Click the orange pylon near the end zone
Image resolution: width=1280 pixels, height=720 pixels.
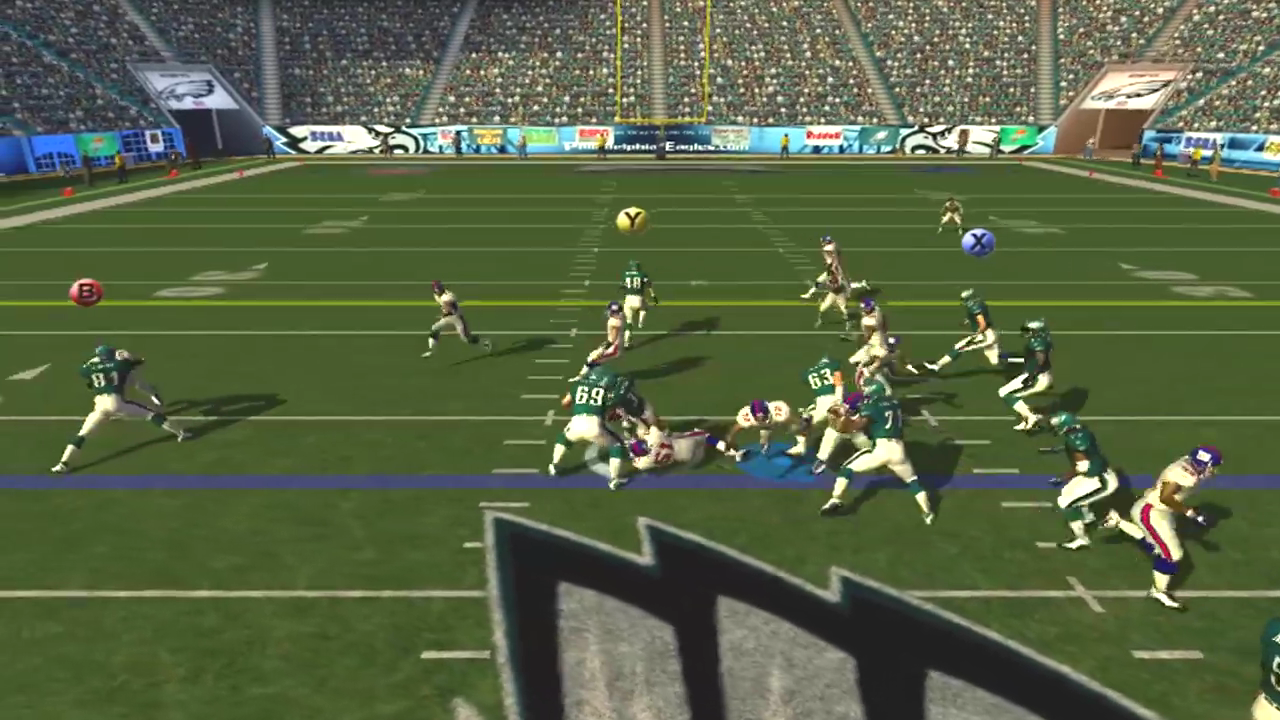click(172, 171)
